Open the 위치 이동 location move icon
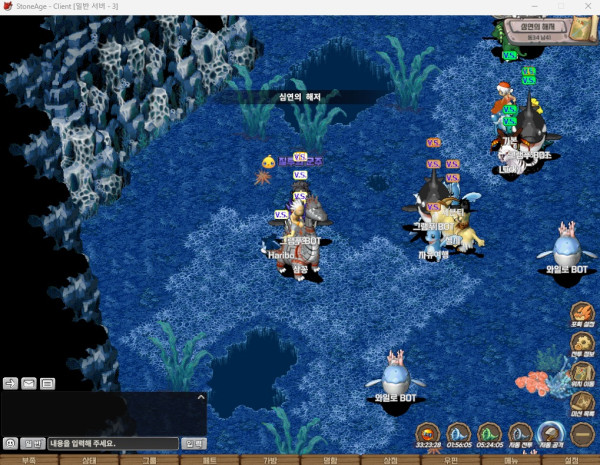 click(x=582, y=377)
